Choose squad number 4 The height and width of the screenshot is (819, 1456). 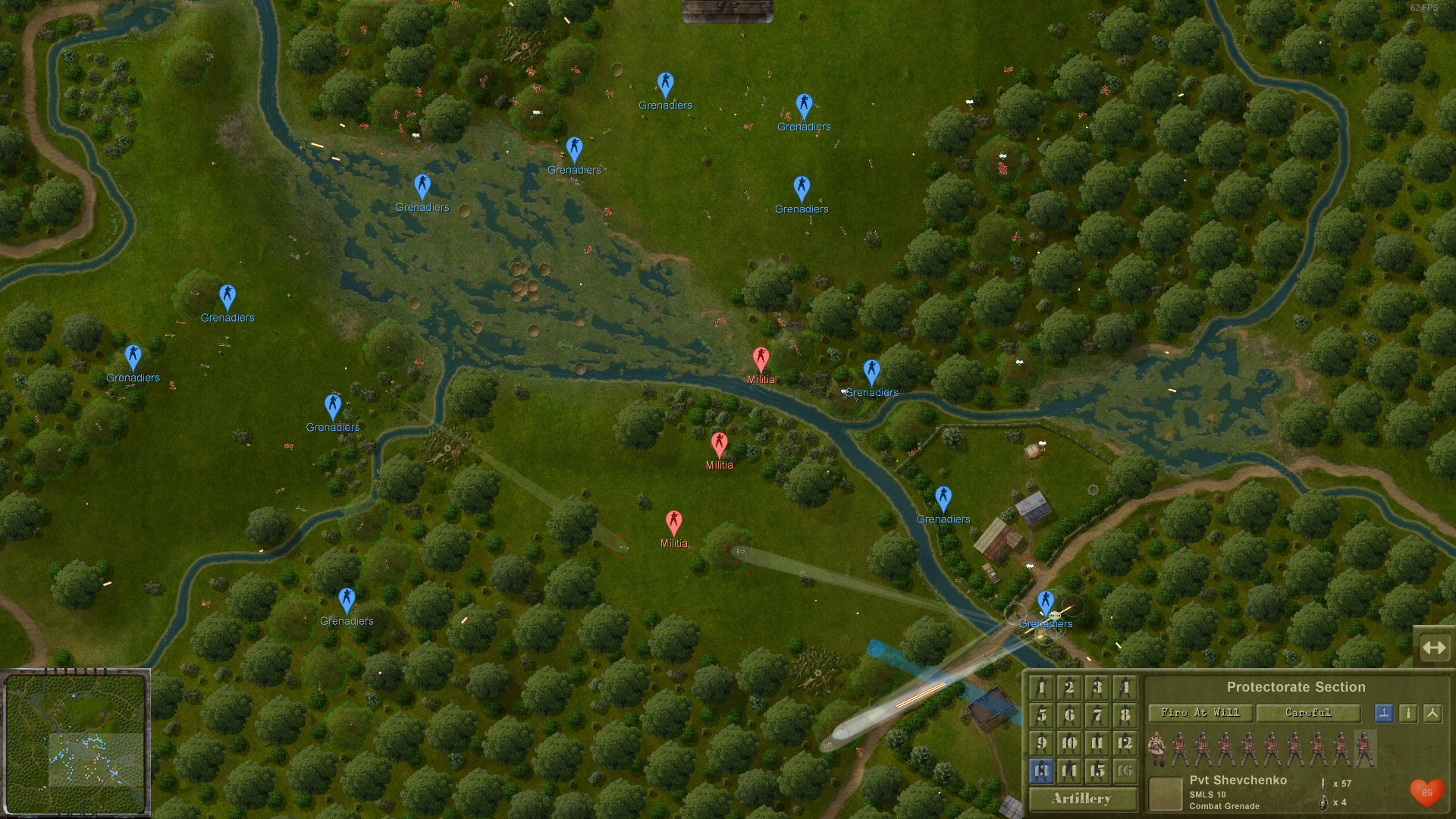pyautogui.click(x=1125, y=688)
